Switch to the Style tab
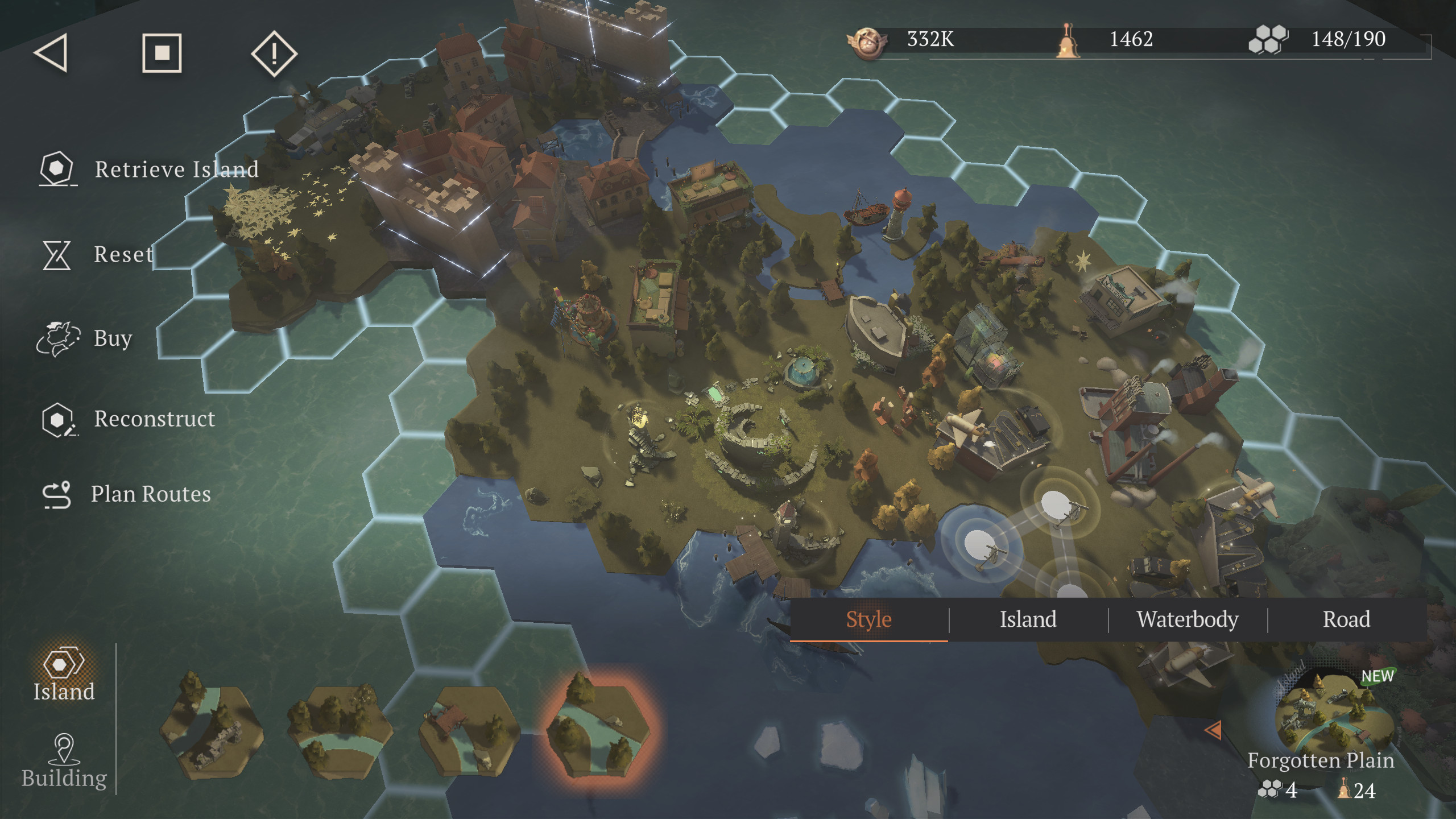Viewport: 1456px width, 819px height. click(x=868, y=619)
